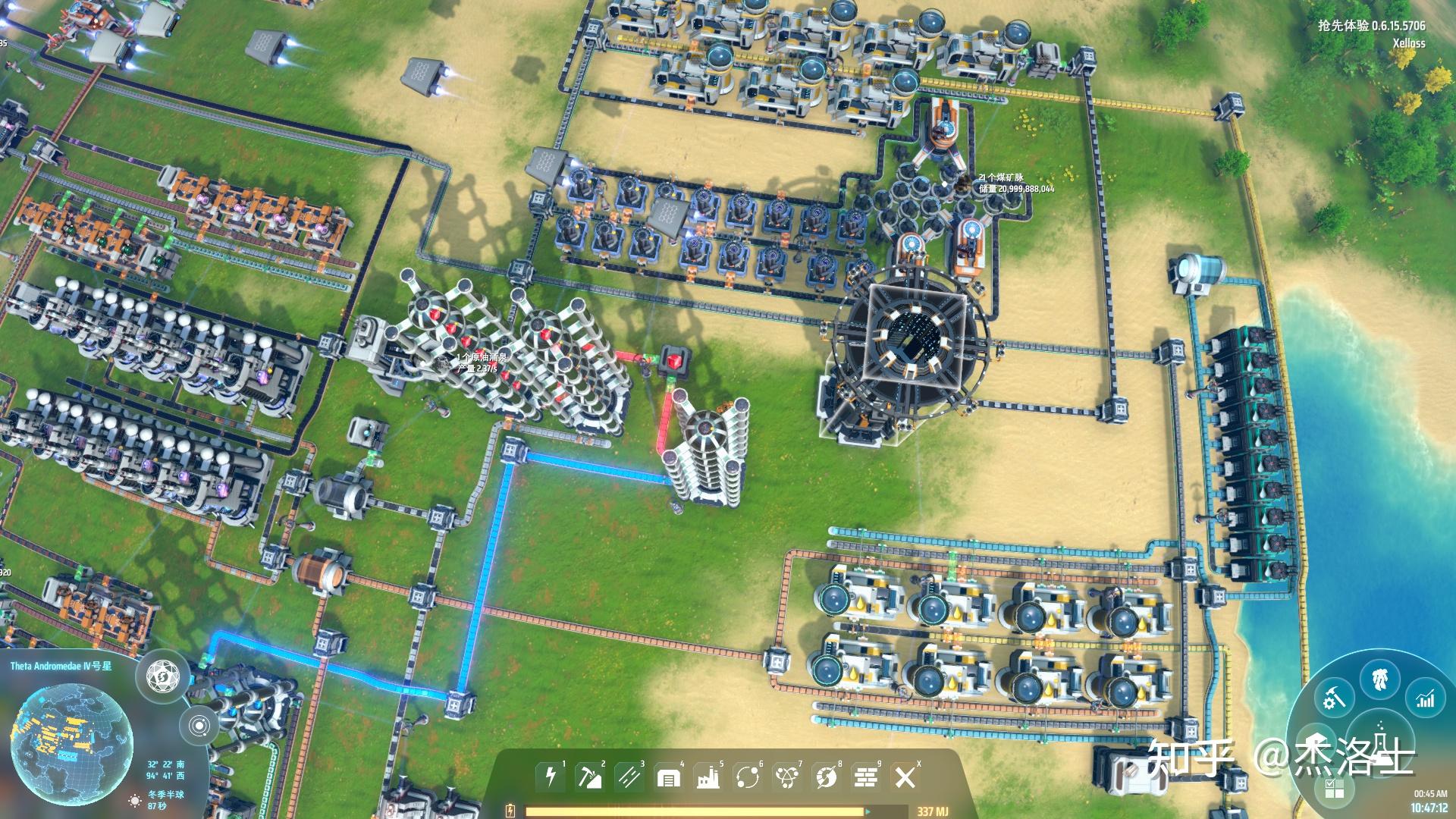Choose the atom-shaped build category
This screenshot has width=1456, height=819.
point(786,777)
